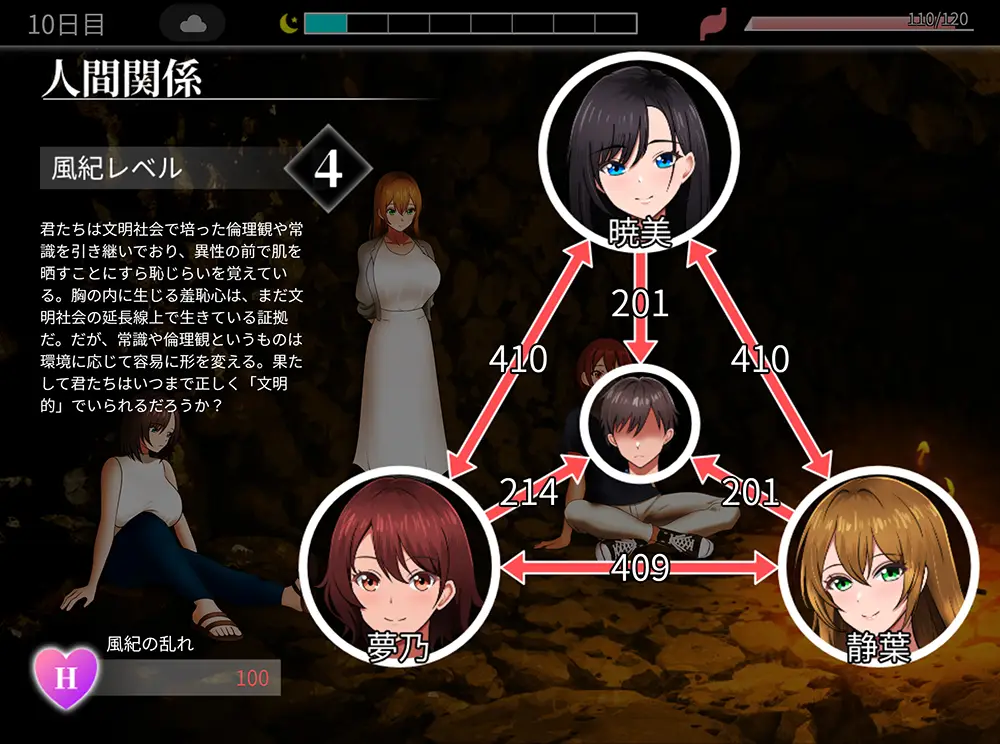Click the 風紀レベル diamond showing 4

pyautogui.click(x=328, y=170)
